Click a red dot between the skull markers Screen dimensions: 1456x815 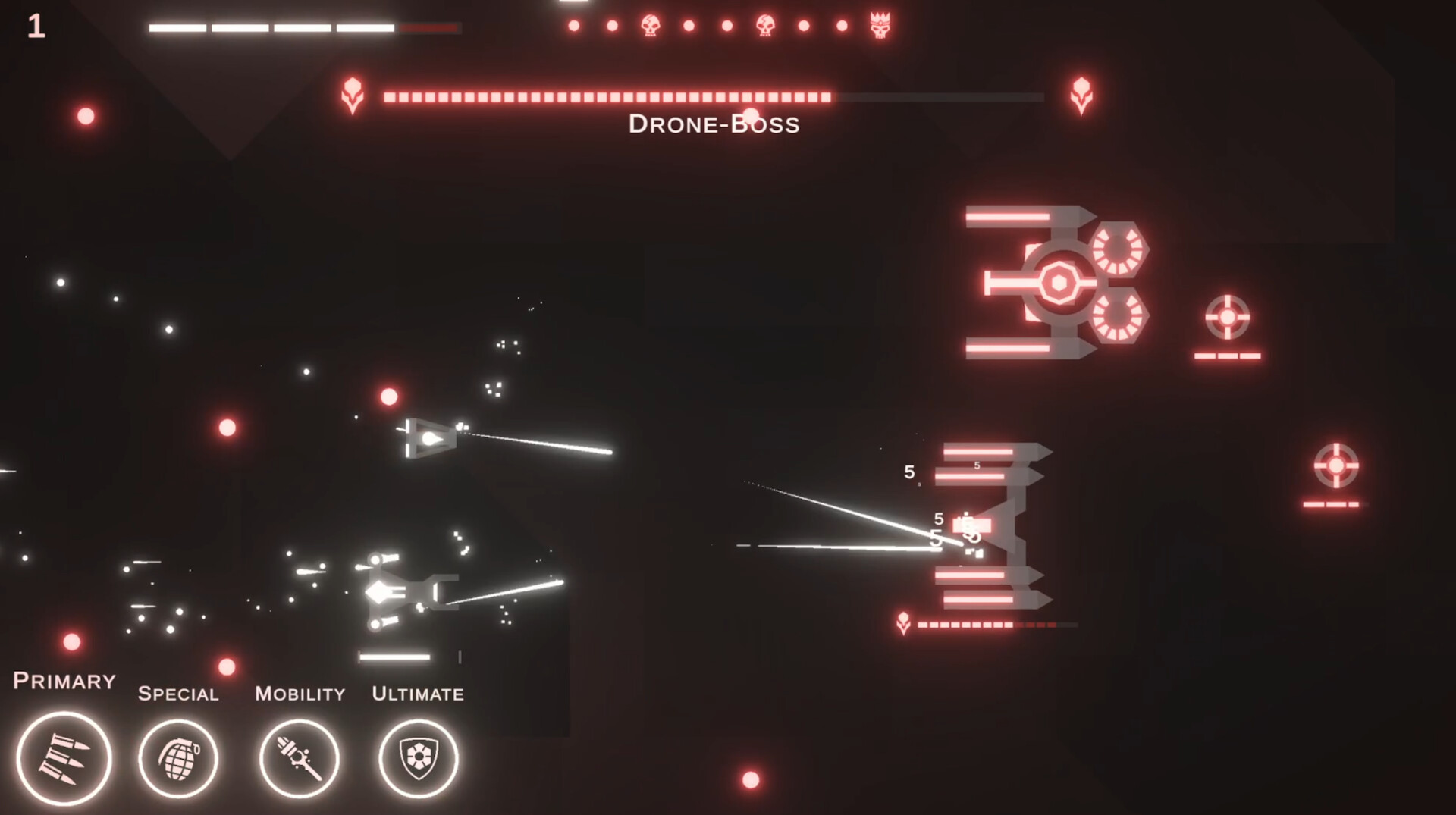[689, 24]
